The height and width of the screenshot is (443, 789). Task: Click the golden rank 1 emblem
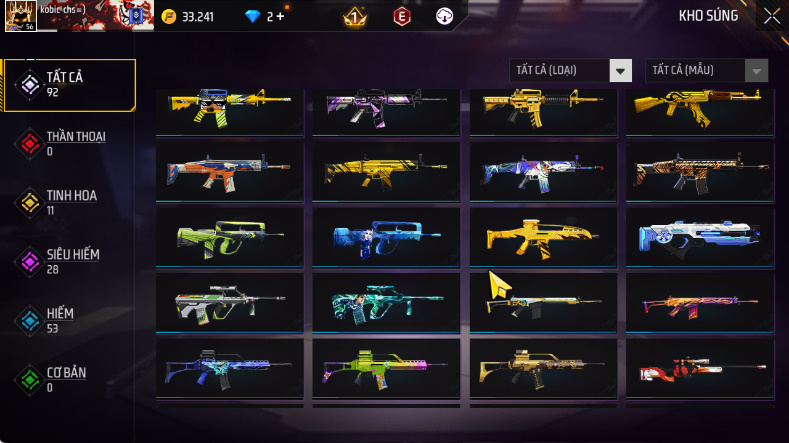354,17
